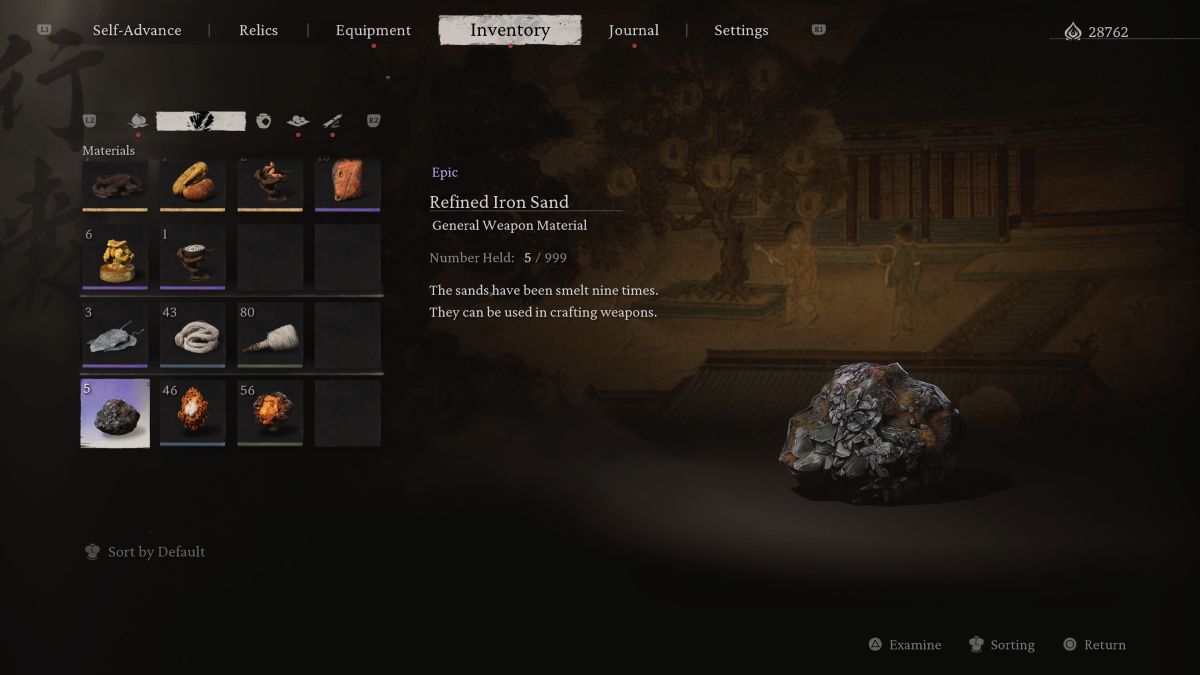1200x675 pixels.
Task: Select the highlighted materials category tab
Action: (x=201, y=121)
